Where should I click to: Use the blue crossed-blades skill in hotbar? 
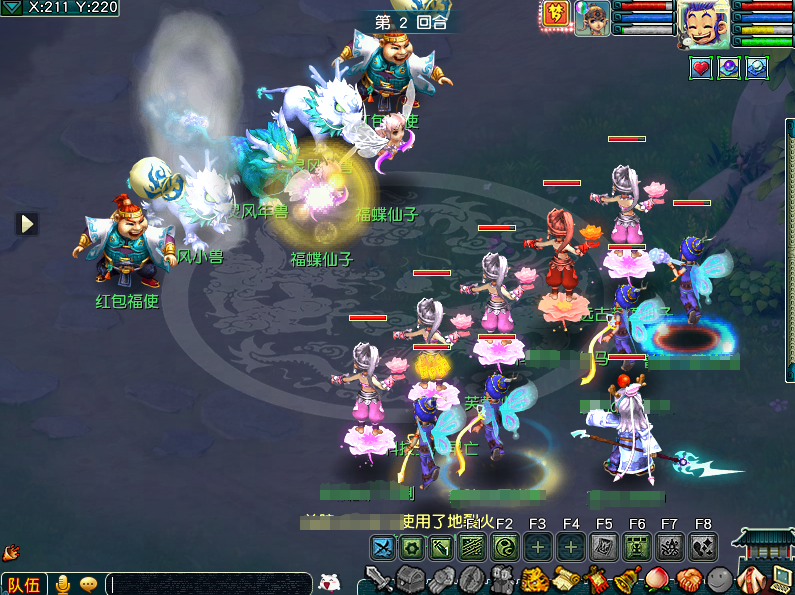click(384, 547)
